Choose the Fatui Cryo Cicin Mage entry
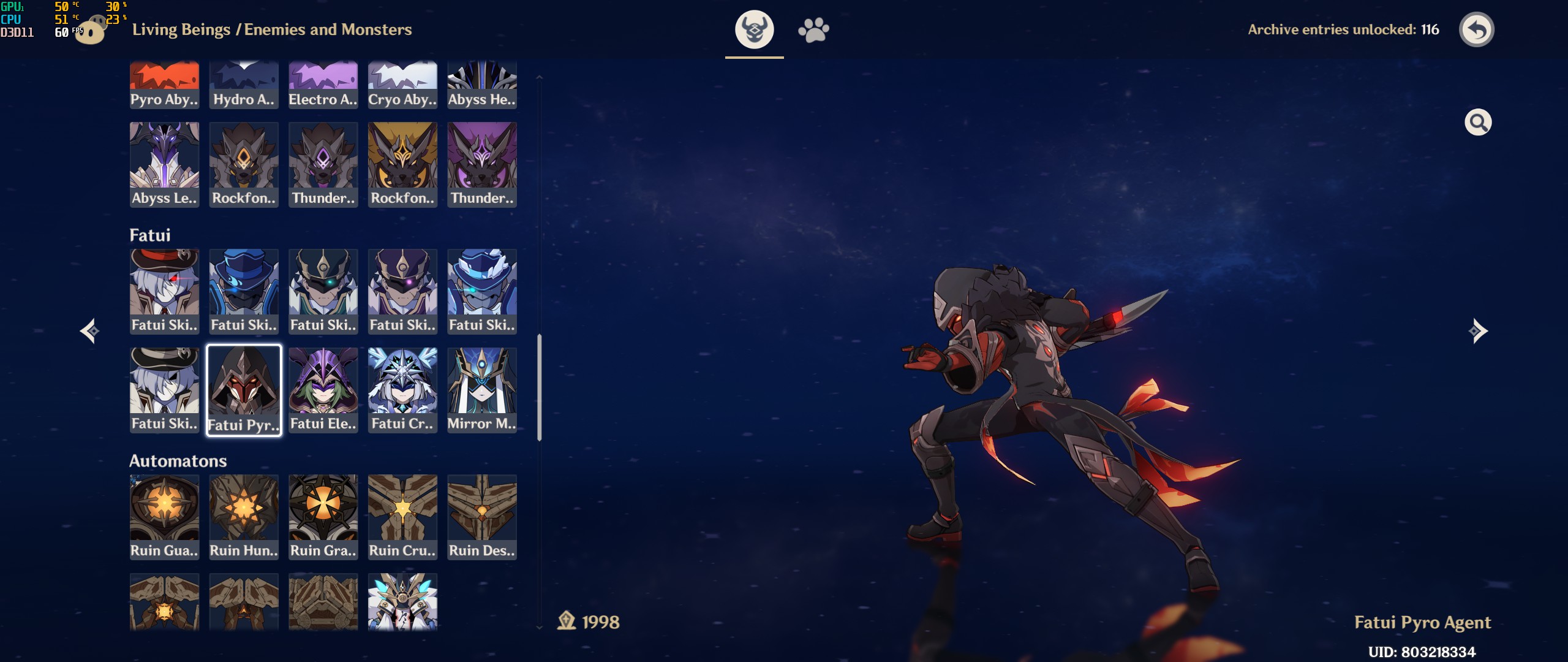Image resolution: width=1568 pixels, height=662 pixels. [x=402, y=390]
